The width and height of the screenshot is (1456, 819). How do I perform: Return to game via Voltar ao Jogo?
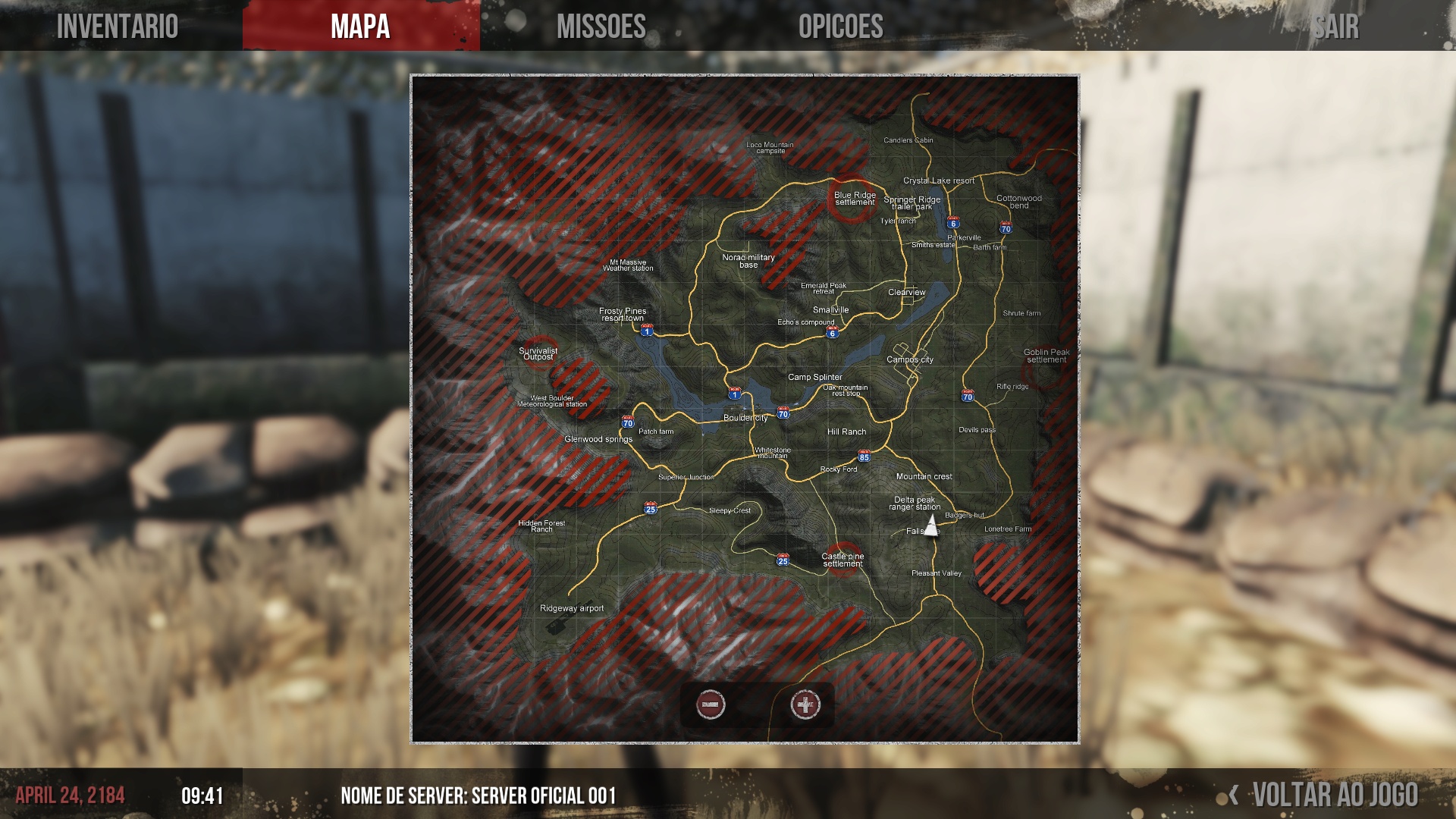click(1334, 795)
